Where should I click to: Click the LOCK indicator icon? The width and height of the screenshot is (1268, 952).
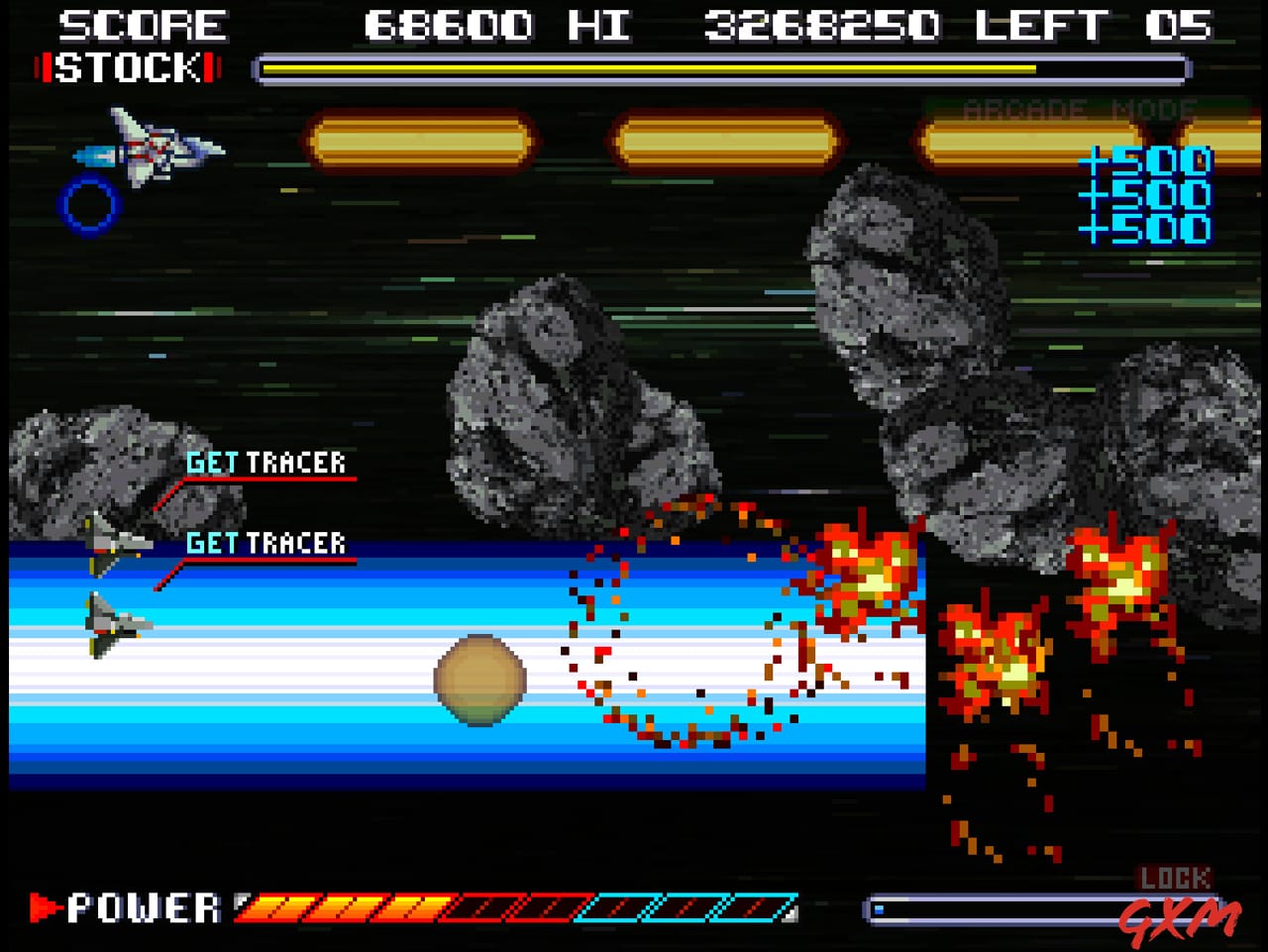click(x=1173, y=877)
